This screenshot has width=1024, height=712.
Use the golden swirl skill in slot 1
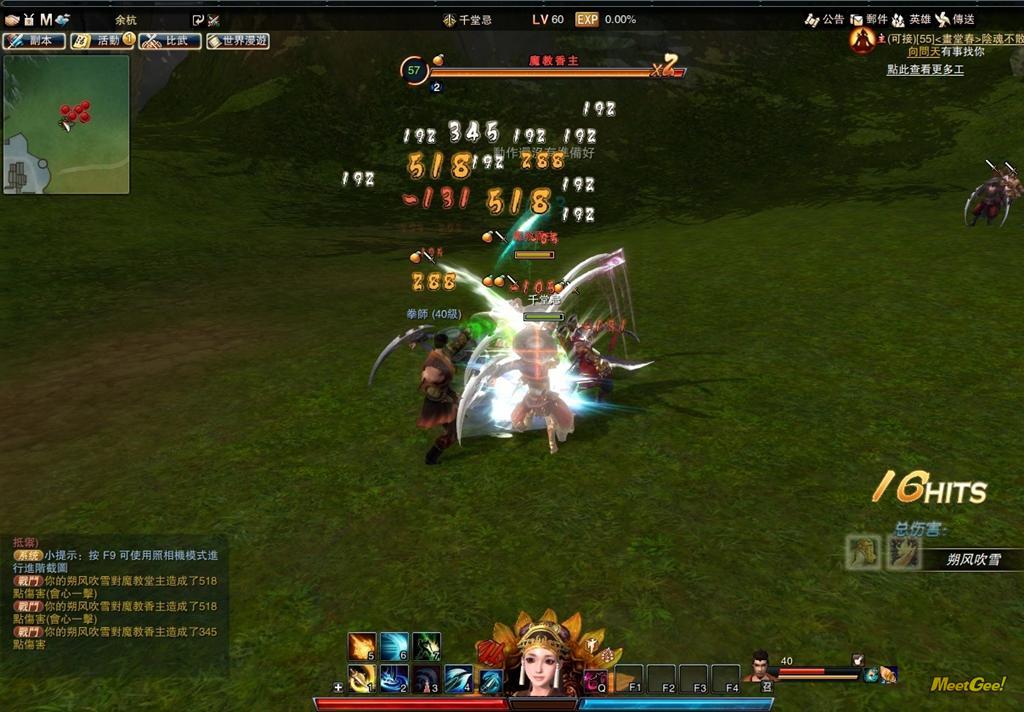pos(362,679)
